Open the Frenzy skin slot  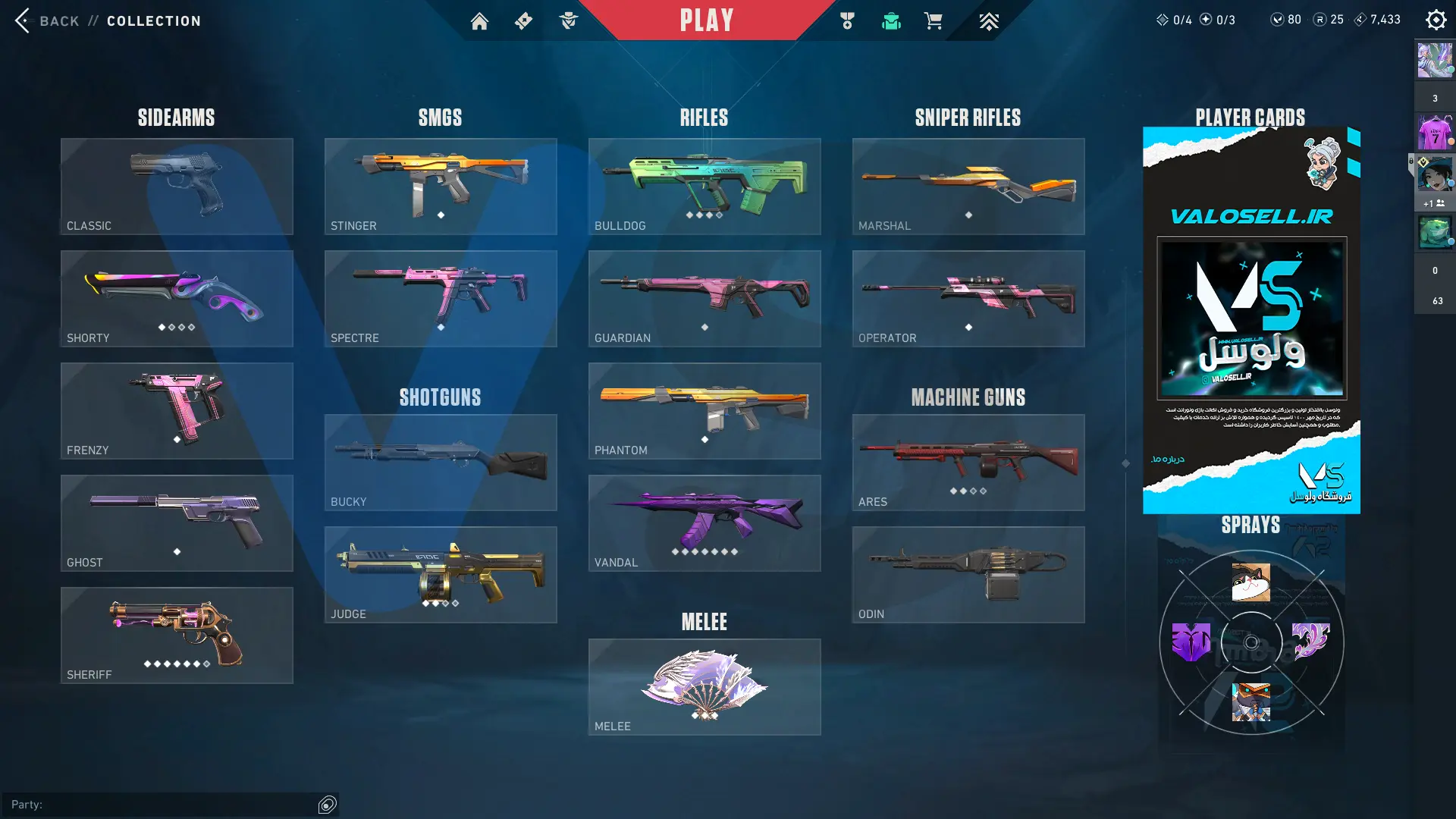pyautogui.click(x=177, y=410)
